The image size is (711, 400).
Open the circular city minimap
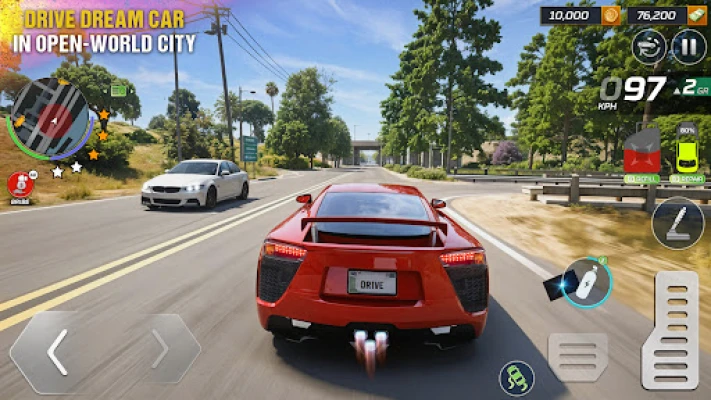pyautogui.click(x=49, y=119)
